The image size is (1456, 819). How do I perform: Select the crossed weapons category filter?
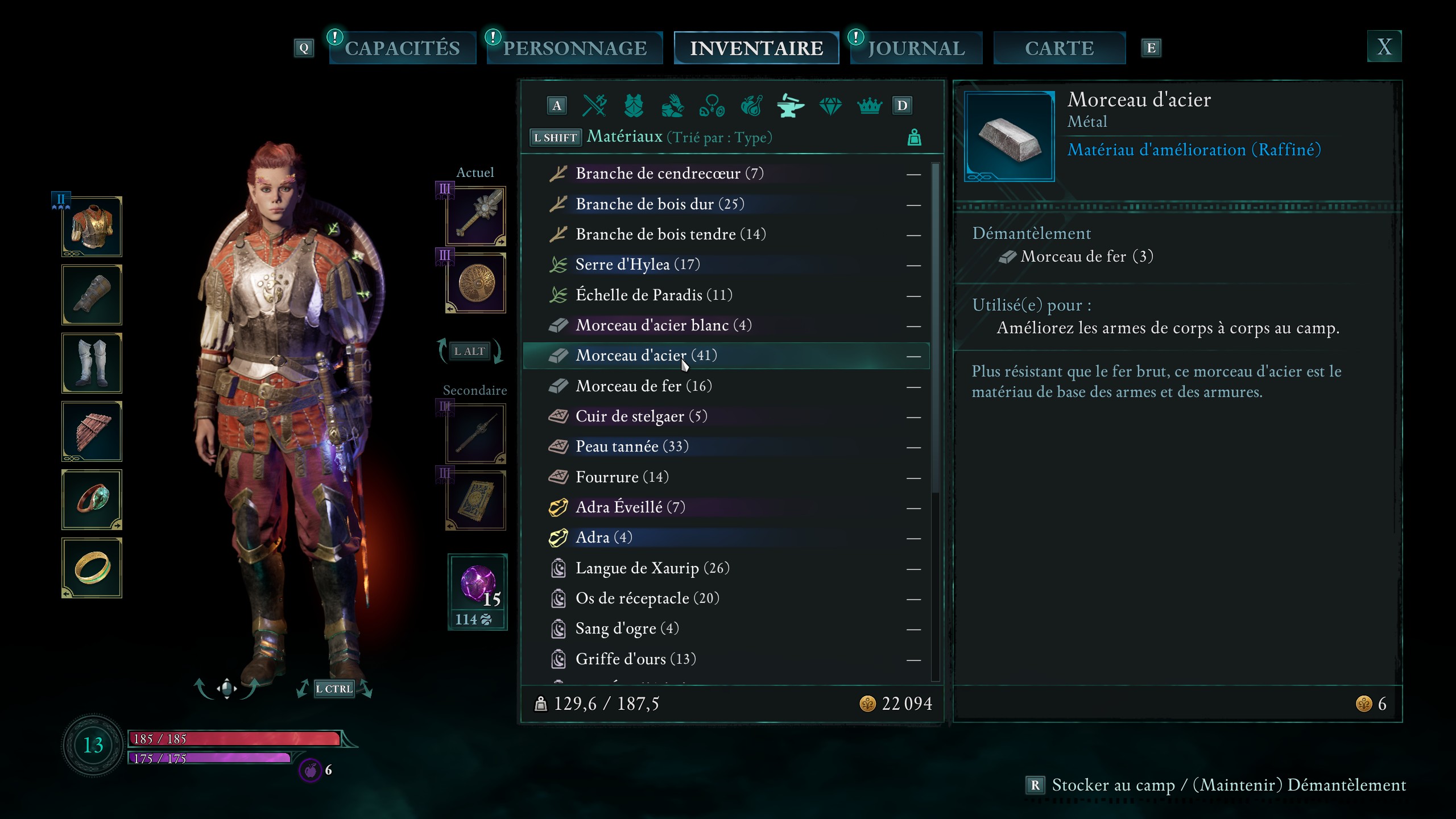pos(595,105)
